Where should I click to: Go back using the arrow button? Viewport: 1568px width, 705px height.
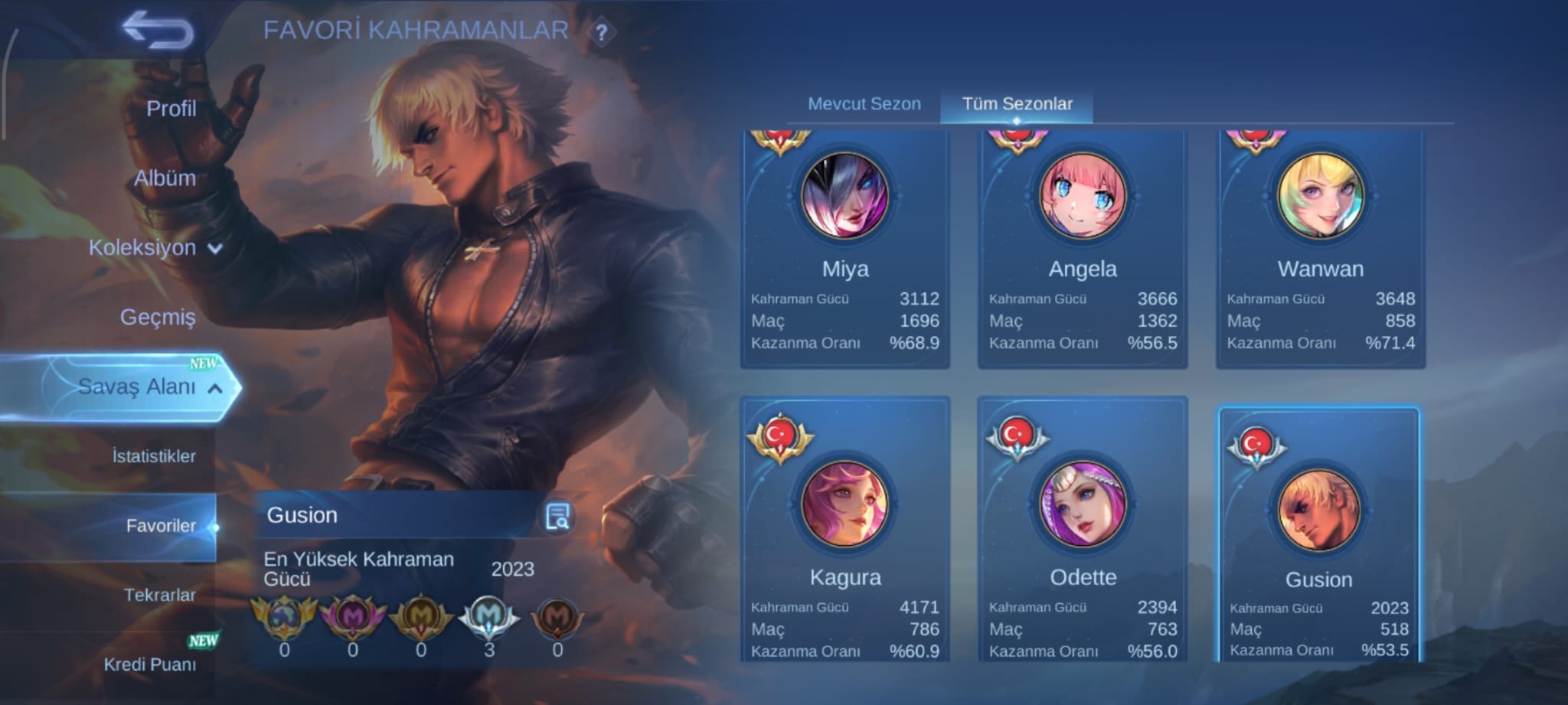[158, 31]
